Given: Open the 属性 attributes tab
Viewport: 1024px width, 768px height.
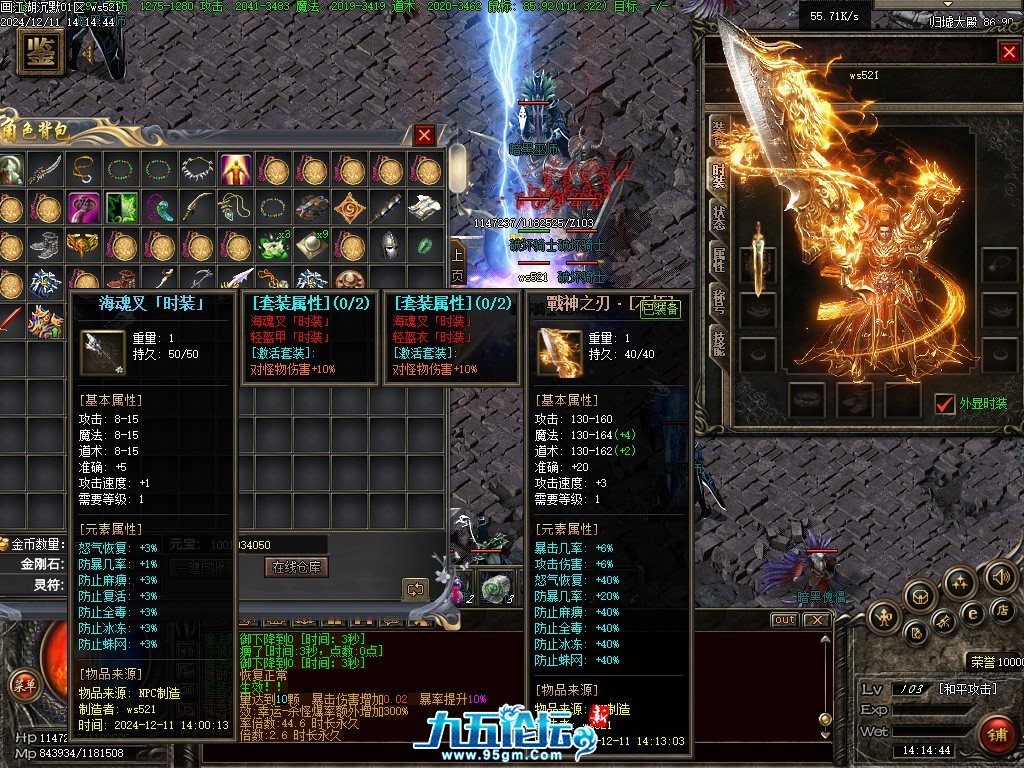Looking at the screenshot, I should (x=718, y=260).
